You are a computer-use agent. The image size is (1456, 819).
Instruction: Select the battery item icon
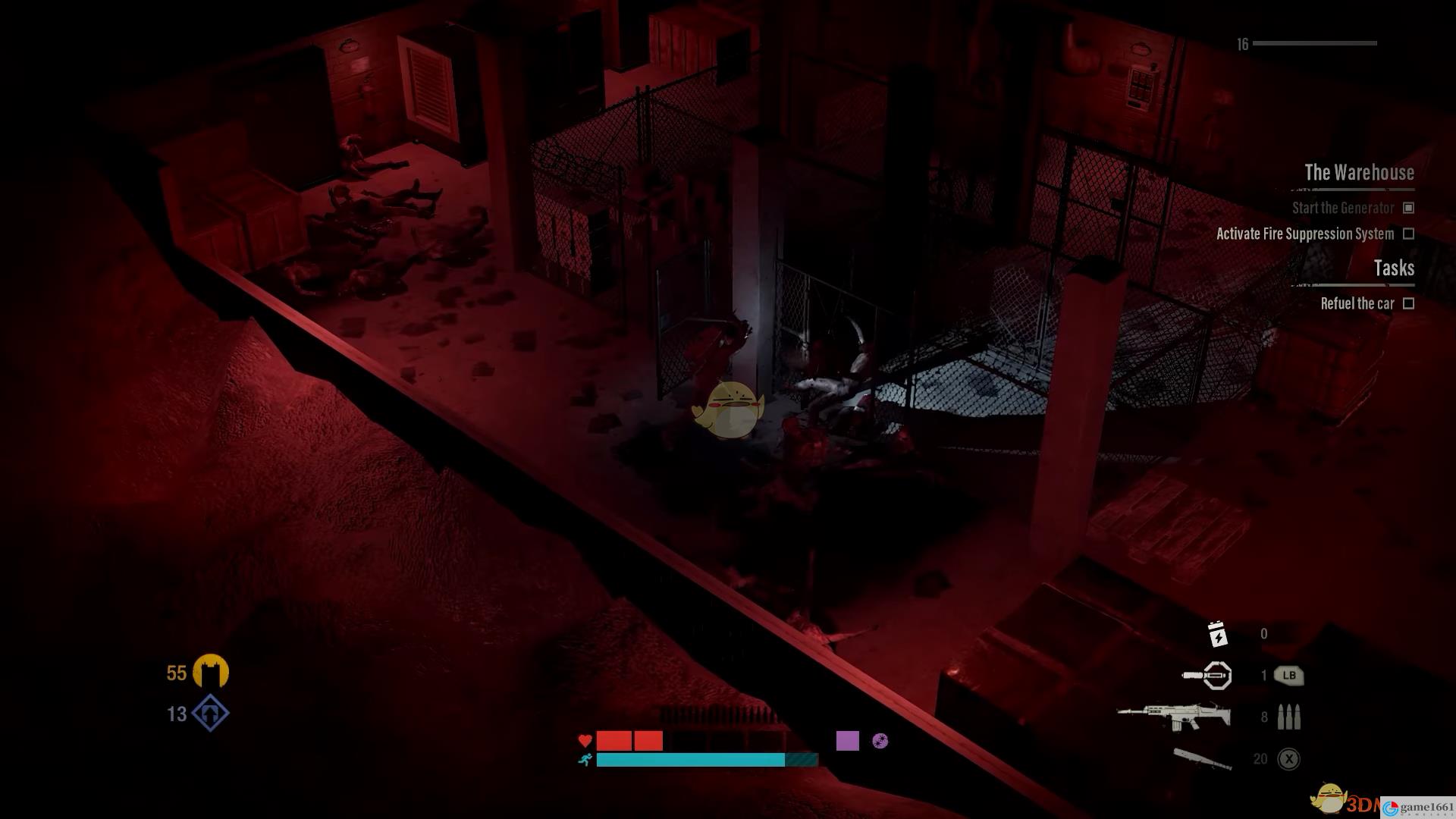(x=1216, y=634)
